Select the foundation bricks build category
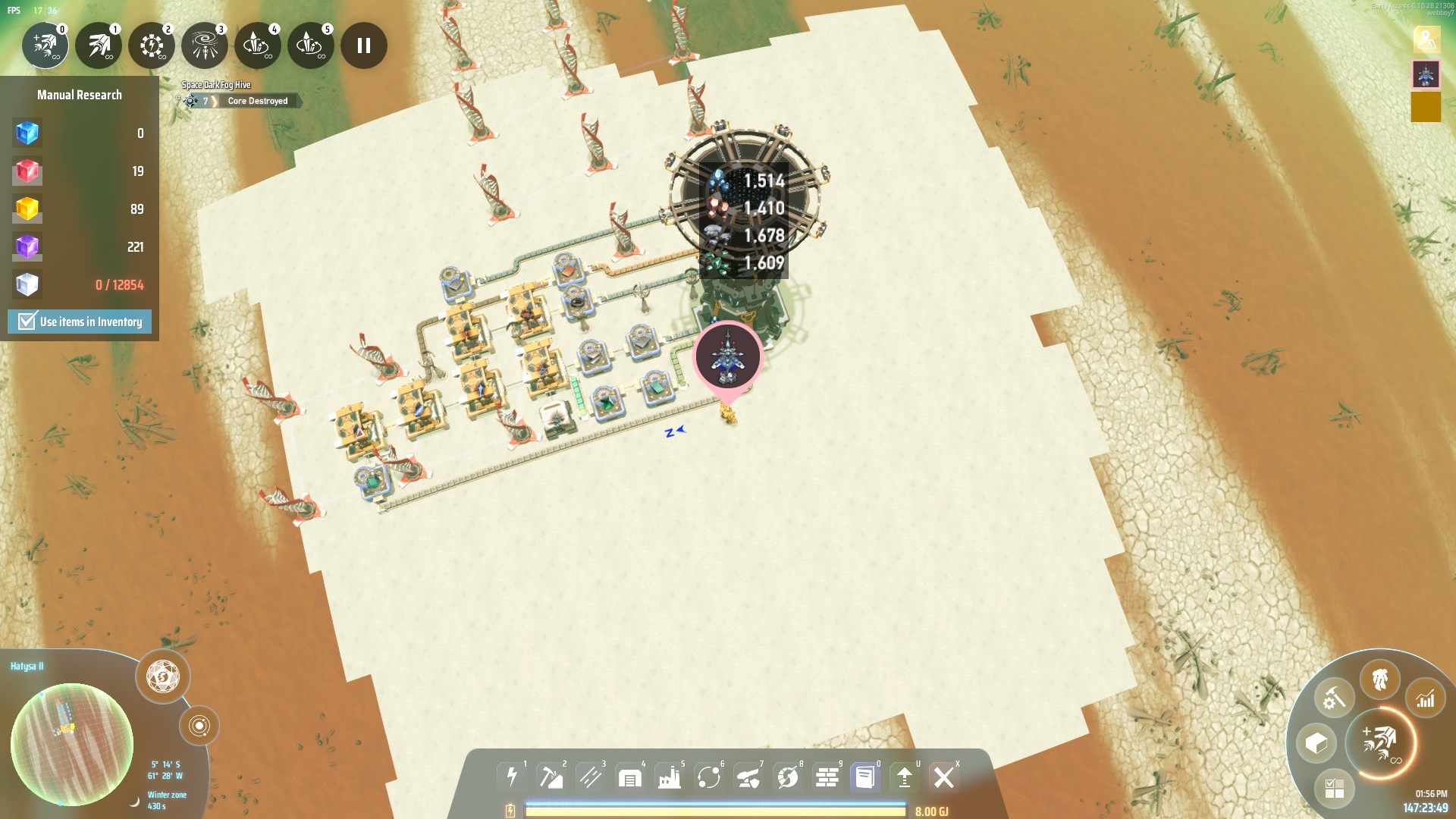The image size is (1456, 819). tap(827, 777)
